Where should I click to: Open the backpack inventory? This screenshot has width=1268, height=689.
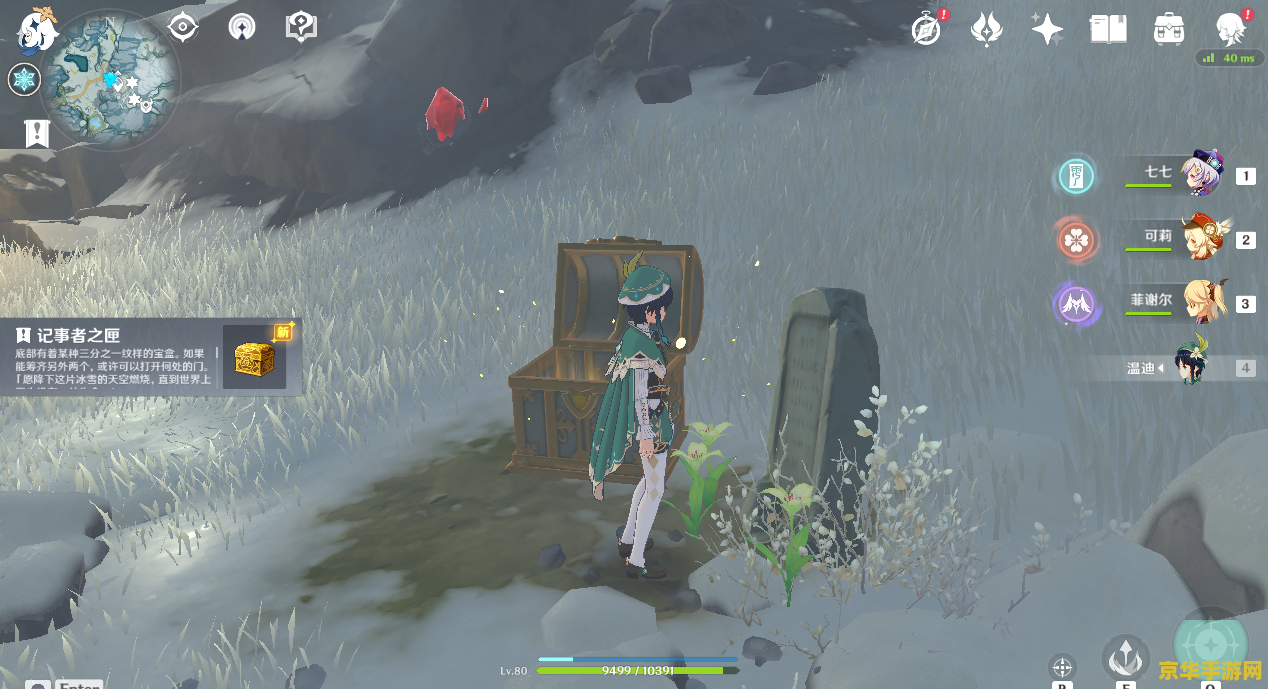(1168, 30)
